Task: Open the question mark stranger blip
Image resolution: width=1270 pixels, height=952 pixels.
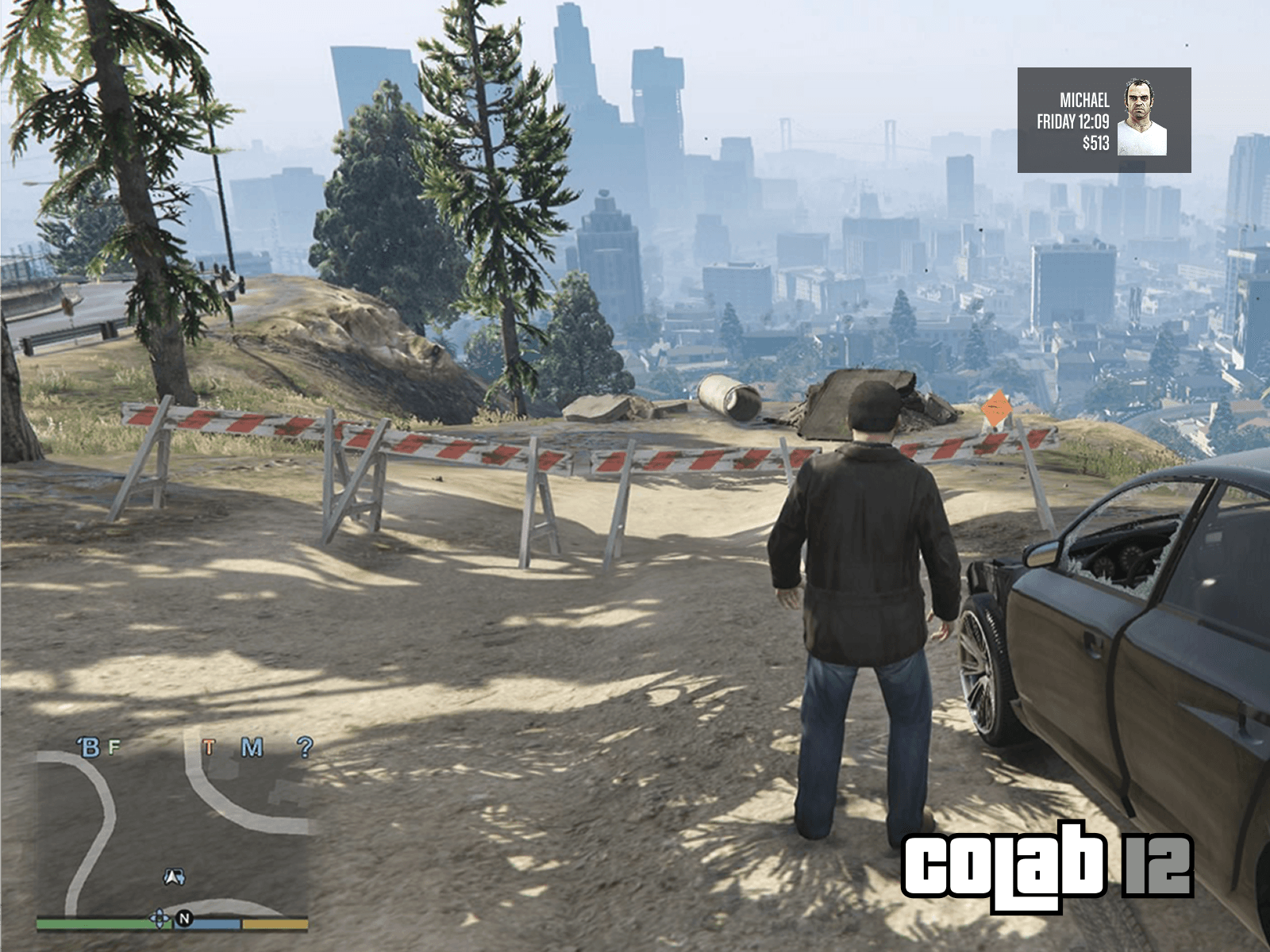Action: click(304, 747)
